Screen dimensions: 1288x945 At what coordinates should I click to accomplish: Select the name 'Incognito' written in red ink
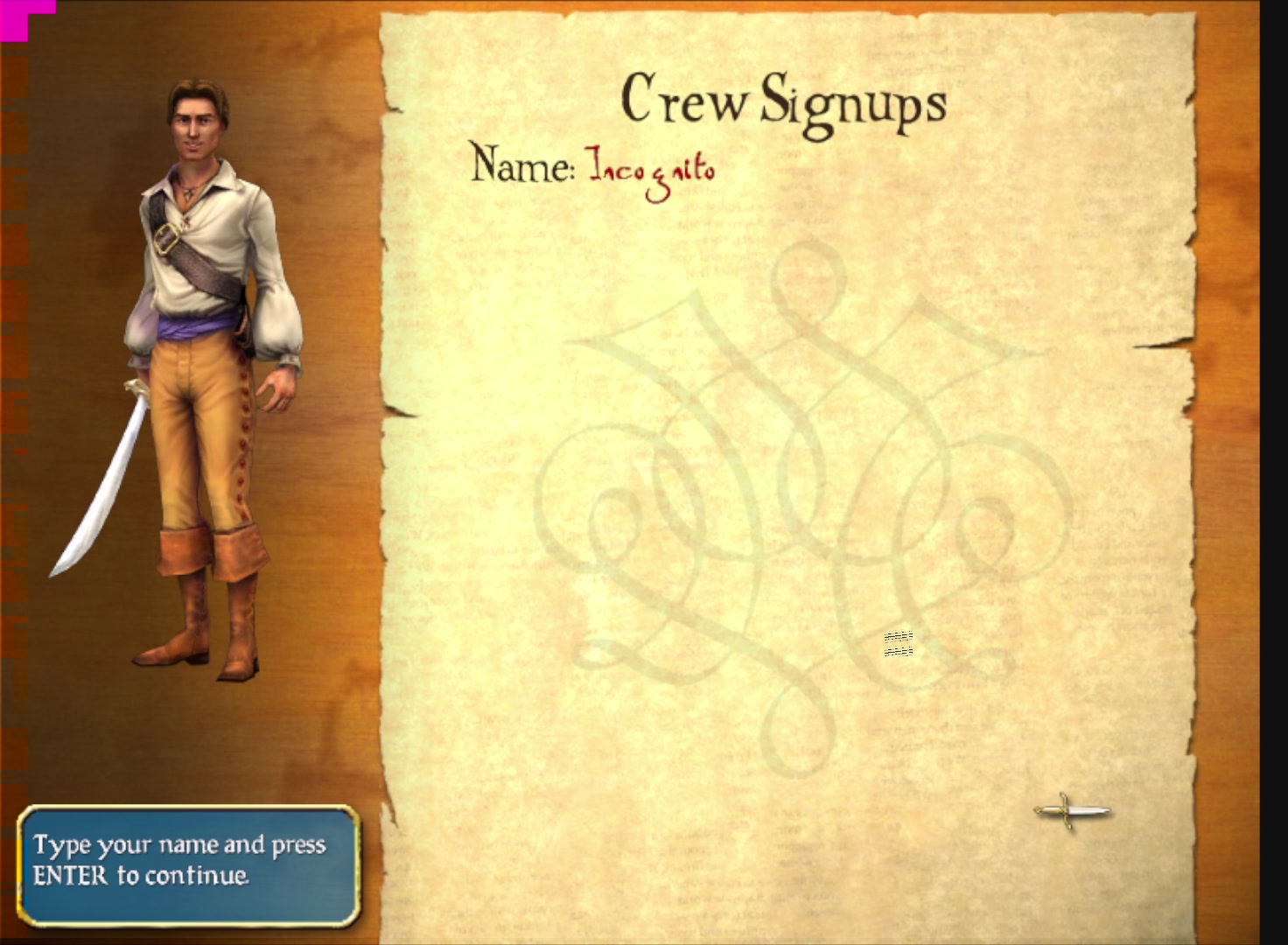(652, 166)
